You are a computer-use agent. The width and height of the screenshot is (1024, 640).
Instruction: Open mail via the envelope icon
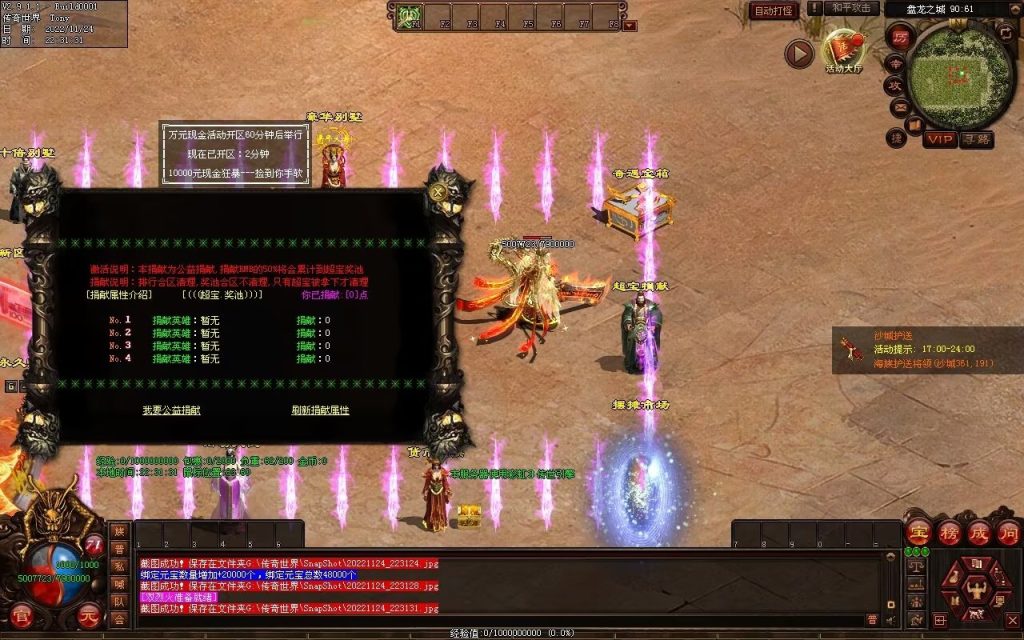[x=900, y=107]
